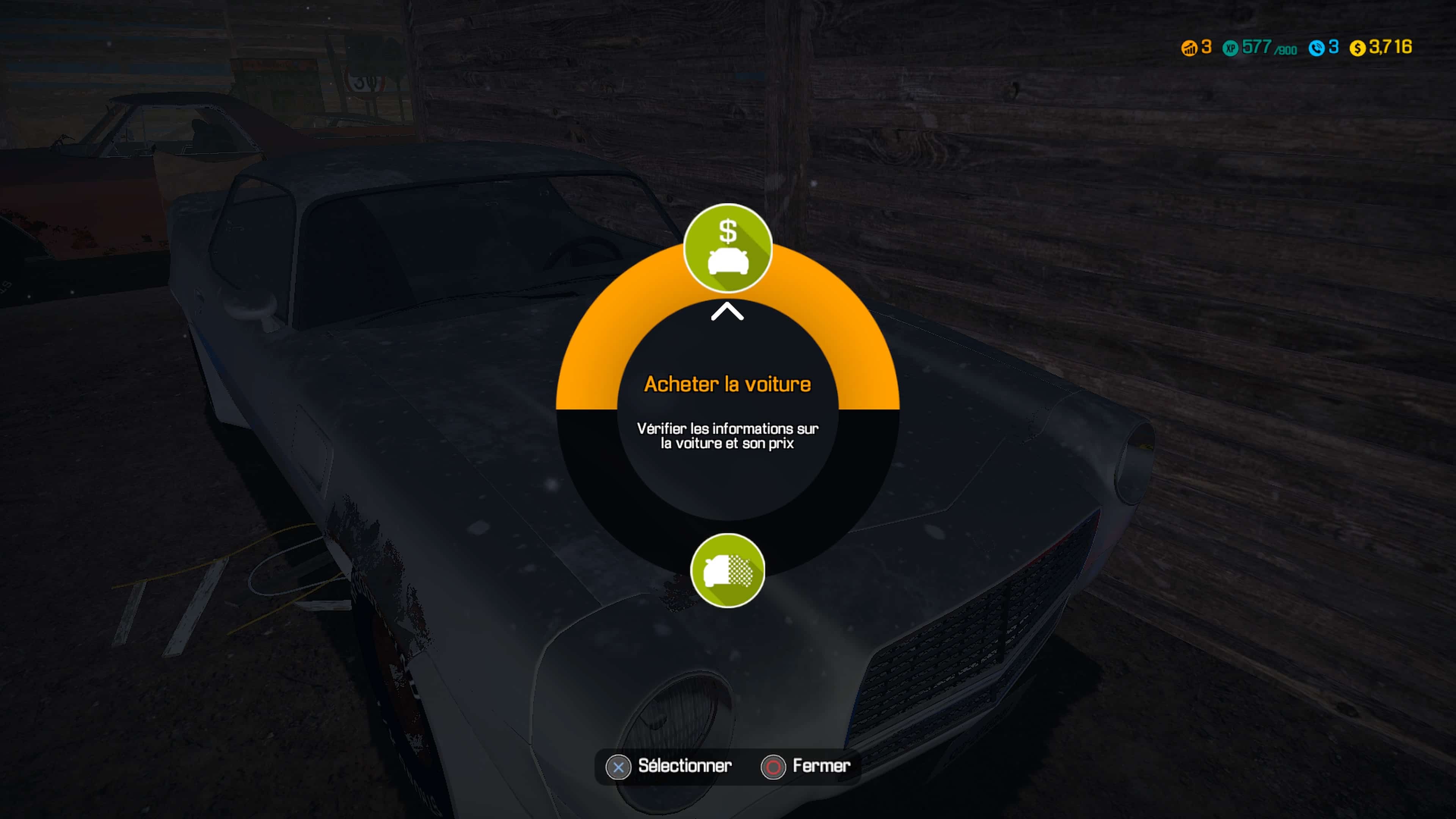Click the orange skill level graph icon

tap(1190, 49)
